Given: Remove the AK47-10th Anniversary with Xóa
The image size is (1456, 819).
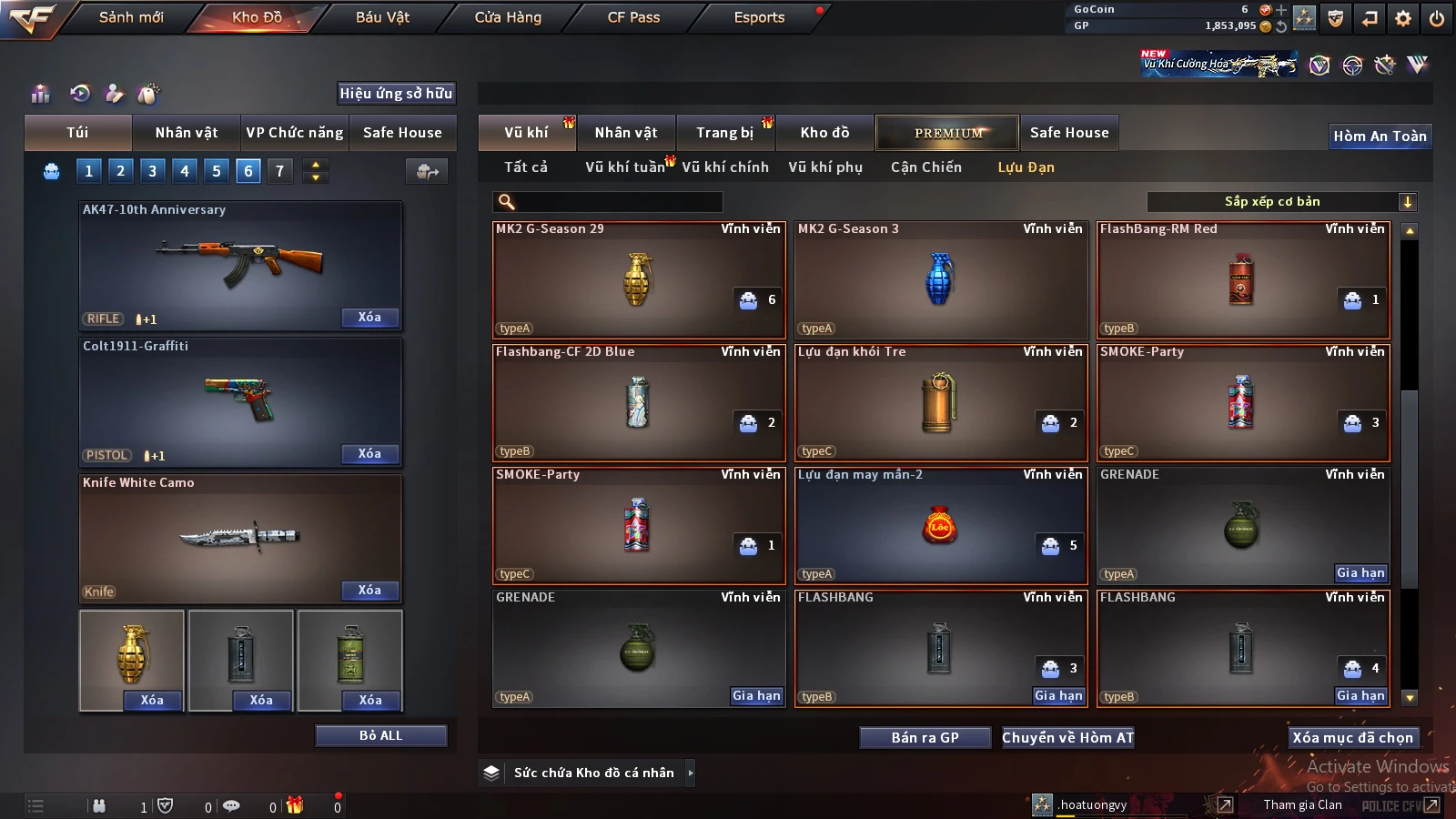Looking at the screenshot, I should point(369,318).
